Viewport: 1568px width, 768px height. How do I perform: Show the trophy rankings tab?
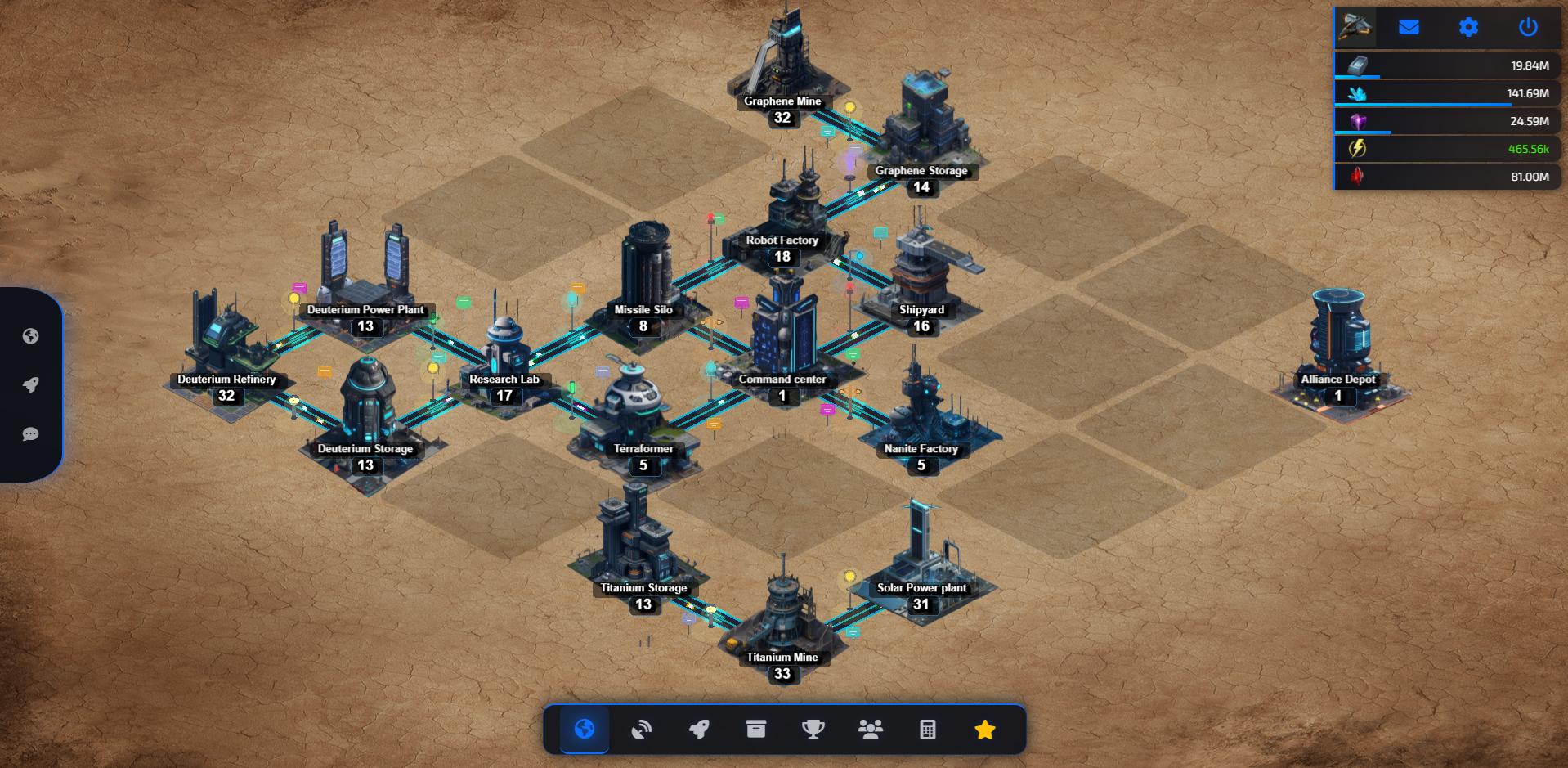pos(813,729)
